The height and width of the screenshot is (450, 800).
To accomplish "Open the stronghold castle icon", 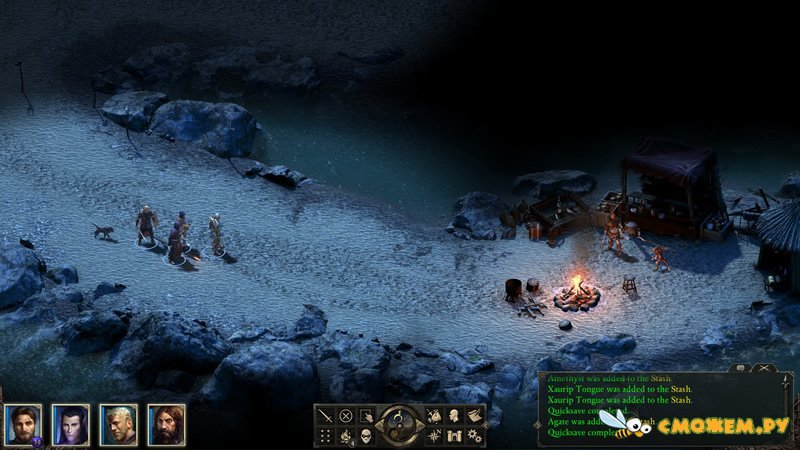I will click(x=454, y=436).
